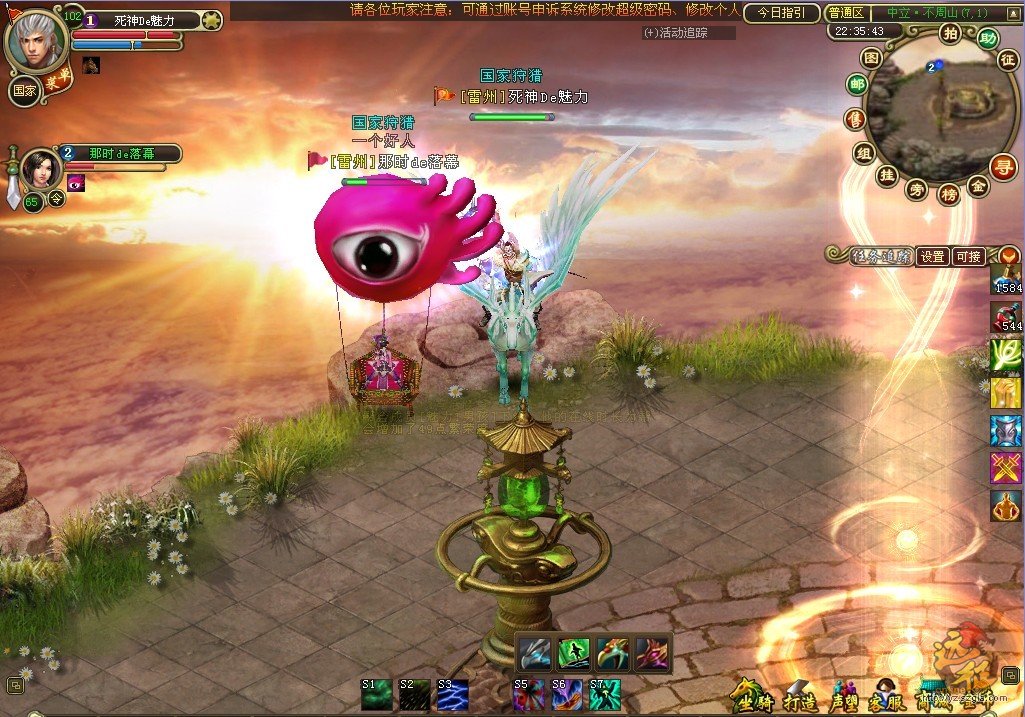The height and width of the screenshot is (717, 1025).
Task: Click the 拍 auction button
Action: (948, 33)
